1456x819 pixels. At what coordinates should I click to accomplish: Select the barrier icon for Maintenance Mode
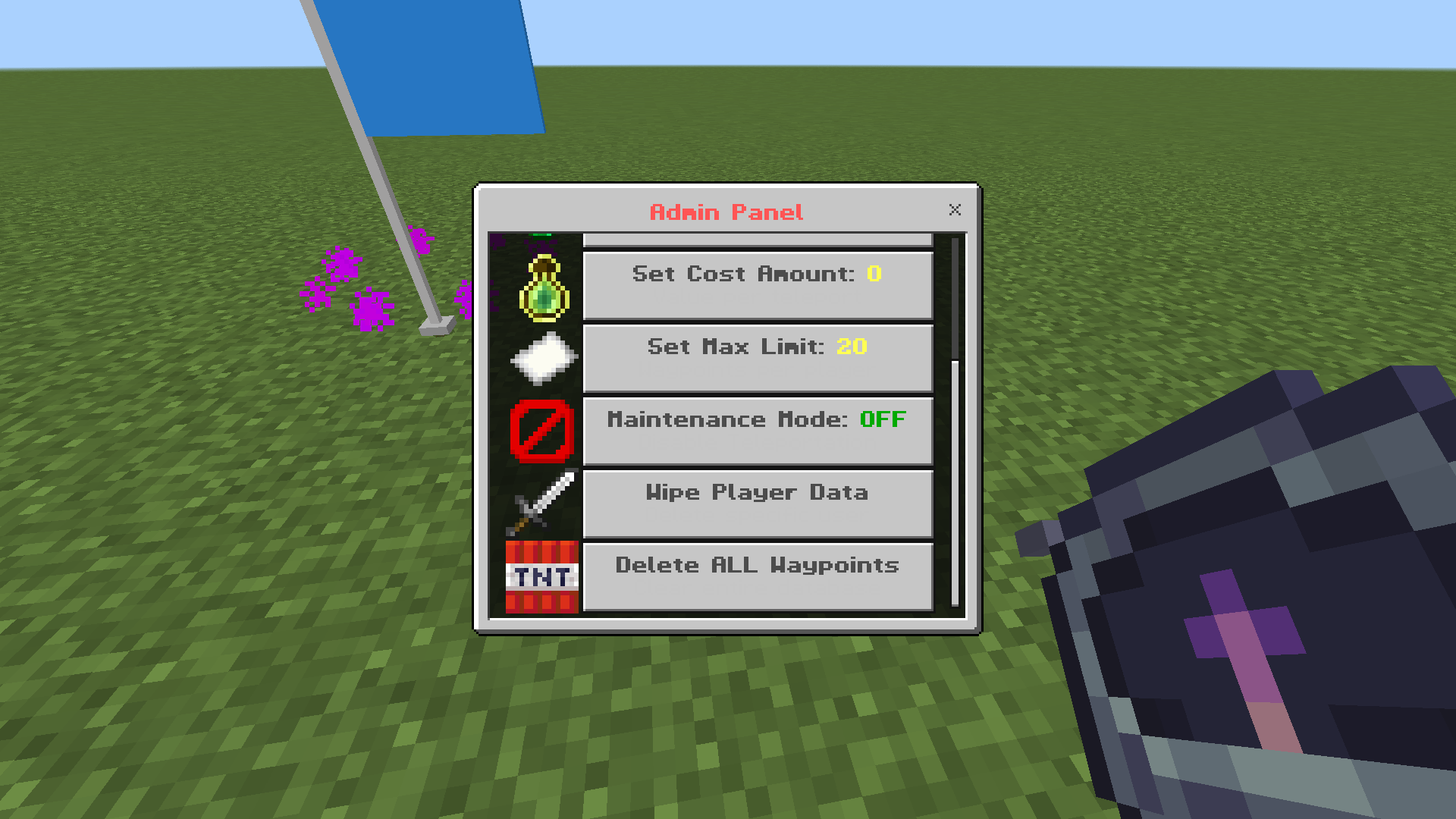tap(541, 430)
